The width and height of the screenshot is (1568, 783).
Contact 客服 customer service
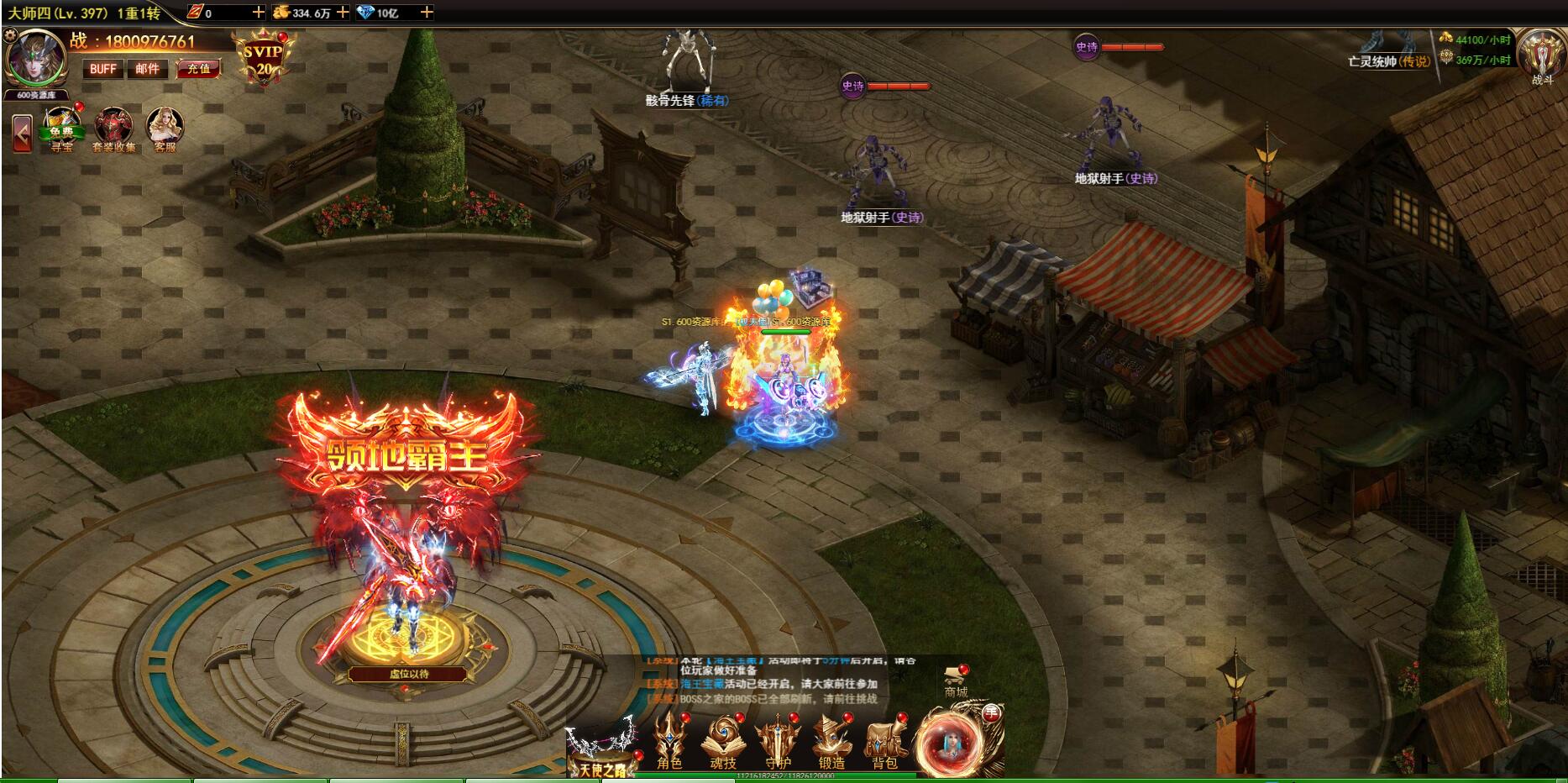click(x=165, y=129)
